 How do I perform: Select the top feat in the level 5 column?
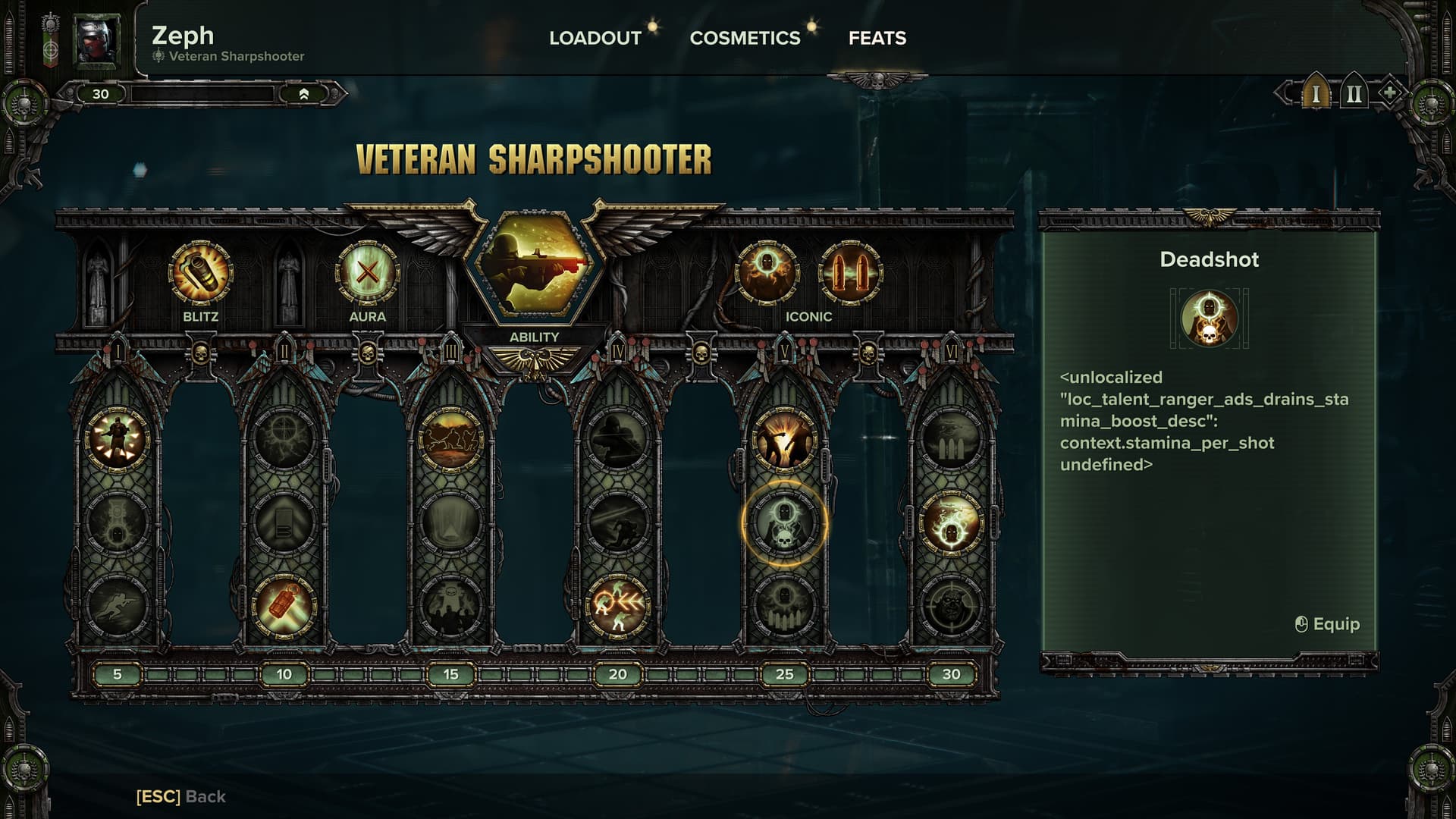coord(117,440)
